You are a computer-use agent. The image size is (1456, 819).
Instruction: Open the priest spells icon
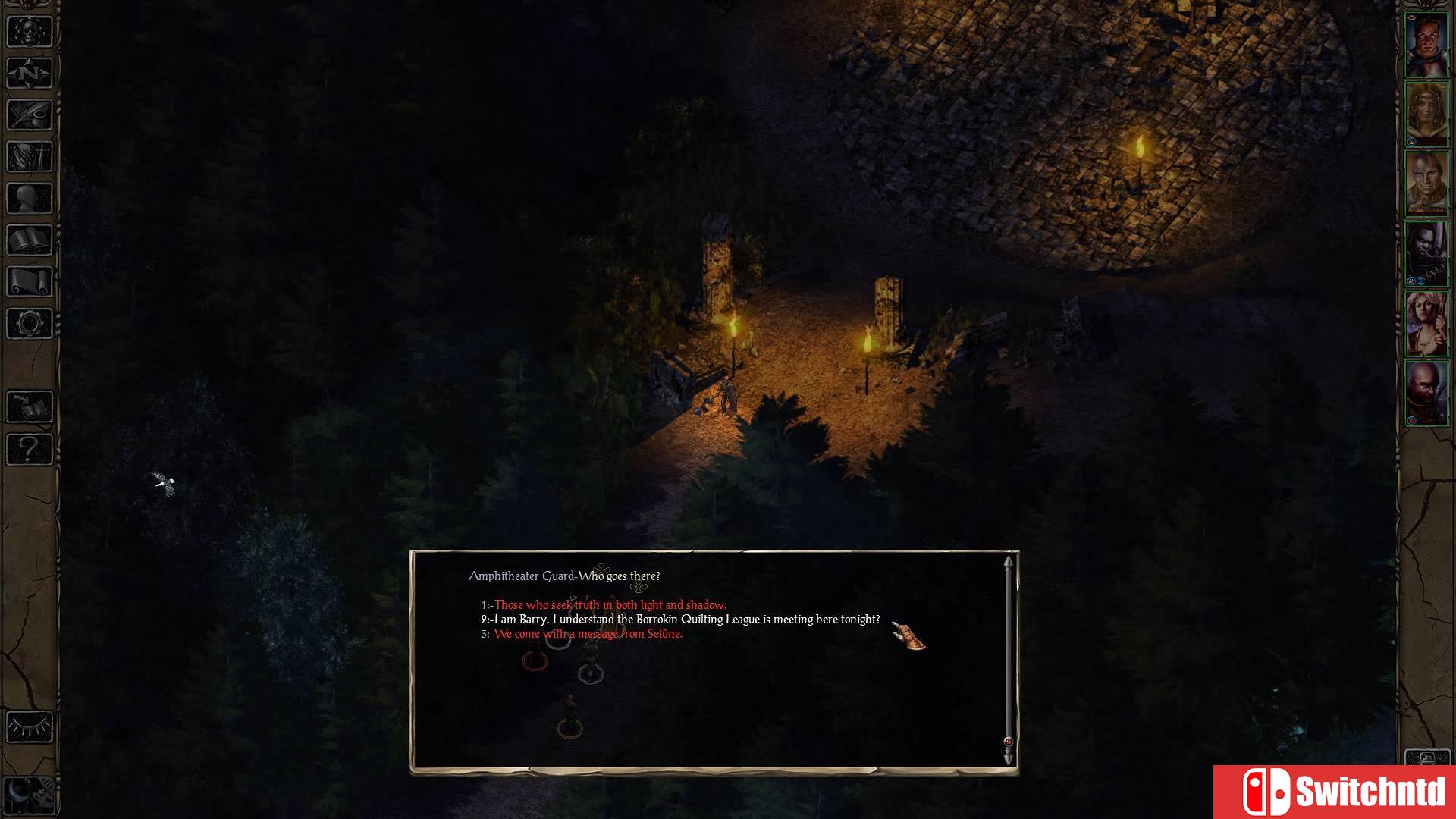29,157
